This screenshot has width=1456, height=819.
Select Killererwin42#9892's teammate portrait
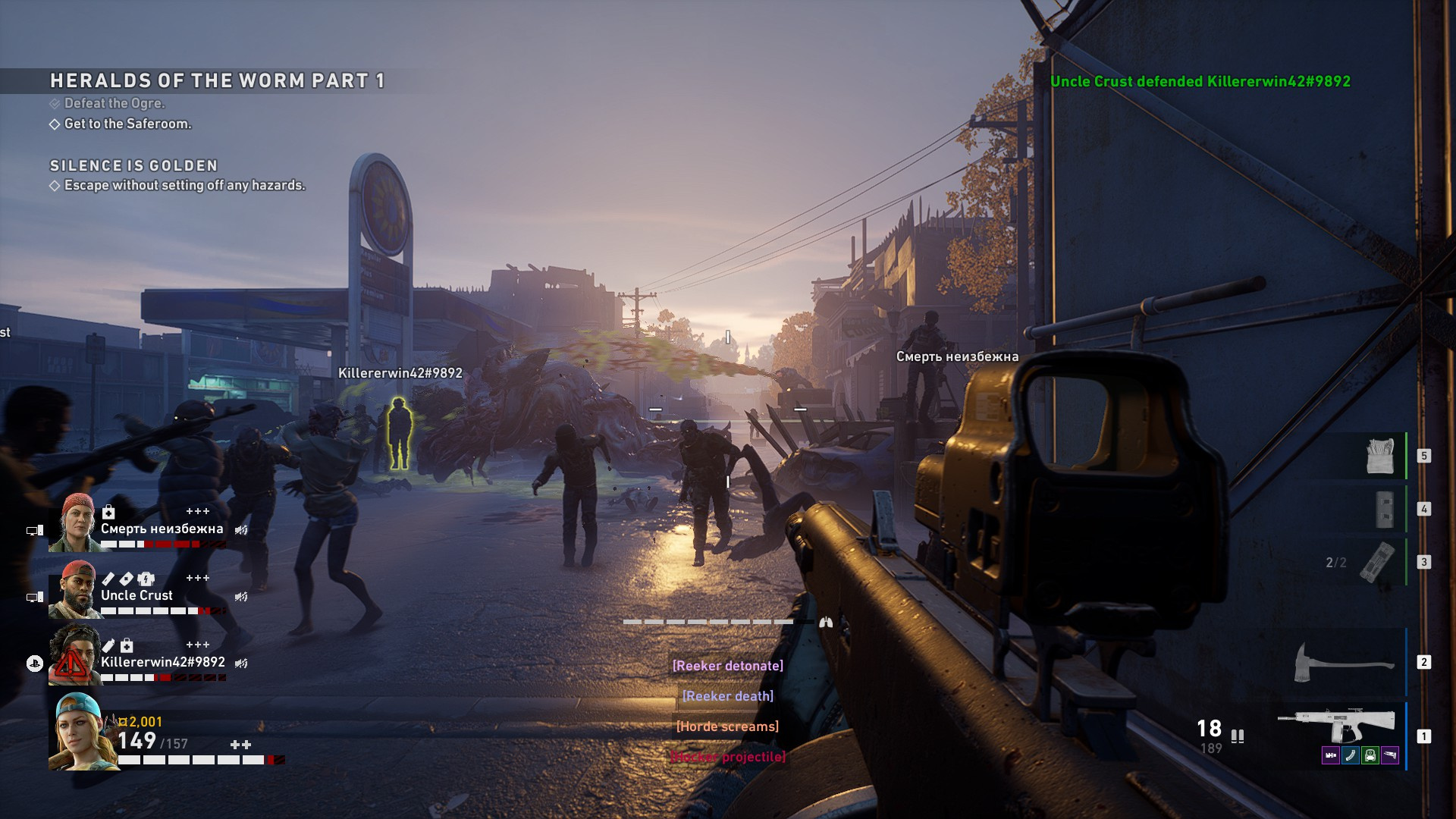[75, 656]
